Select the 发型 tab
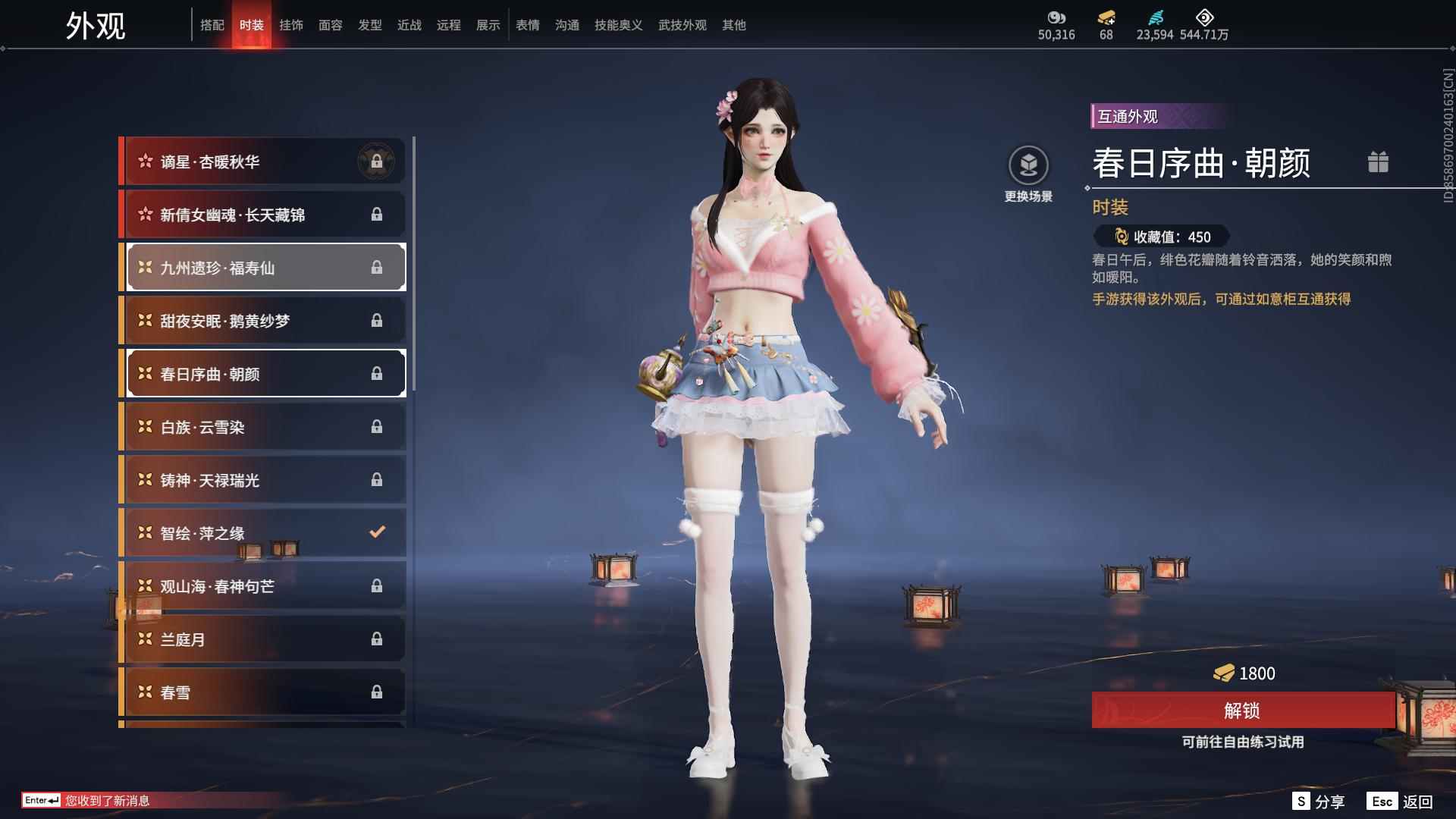The height and width of the screenshot is (819, 1456). pos(370,25)
